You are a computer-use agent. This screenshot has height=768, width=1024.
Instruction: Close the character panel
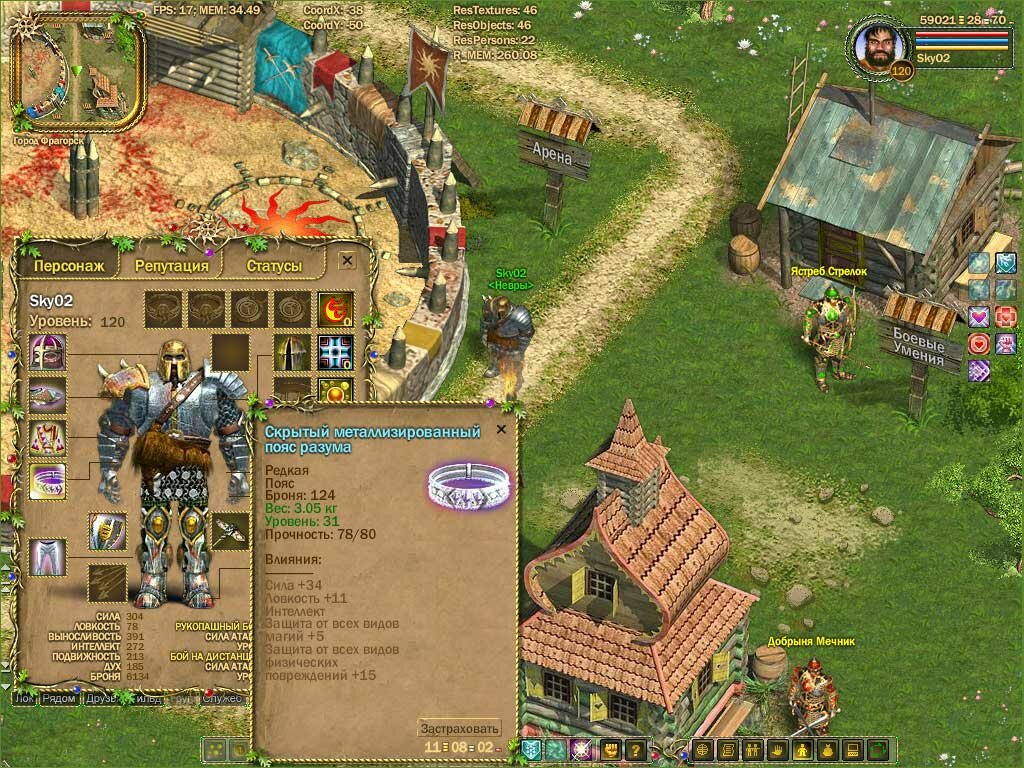point(347,260)
